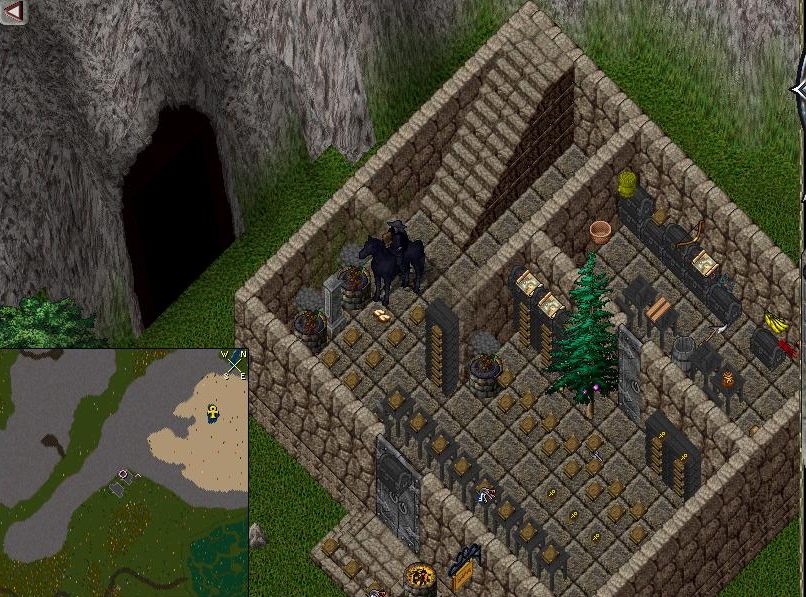Click the minimap compass rose
This screenshot has width=806, height=597.
pyautogui.click(x=233, y=363)
